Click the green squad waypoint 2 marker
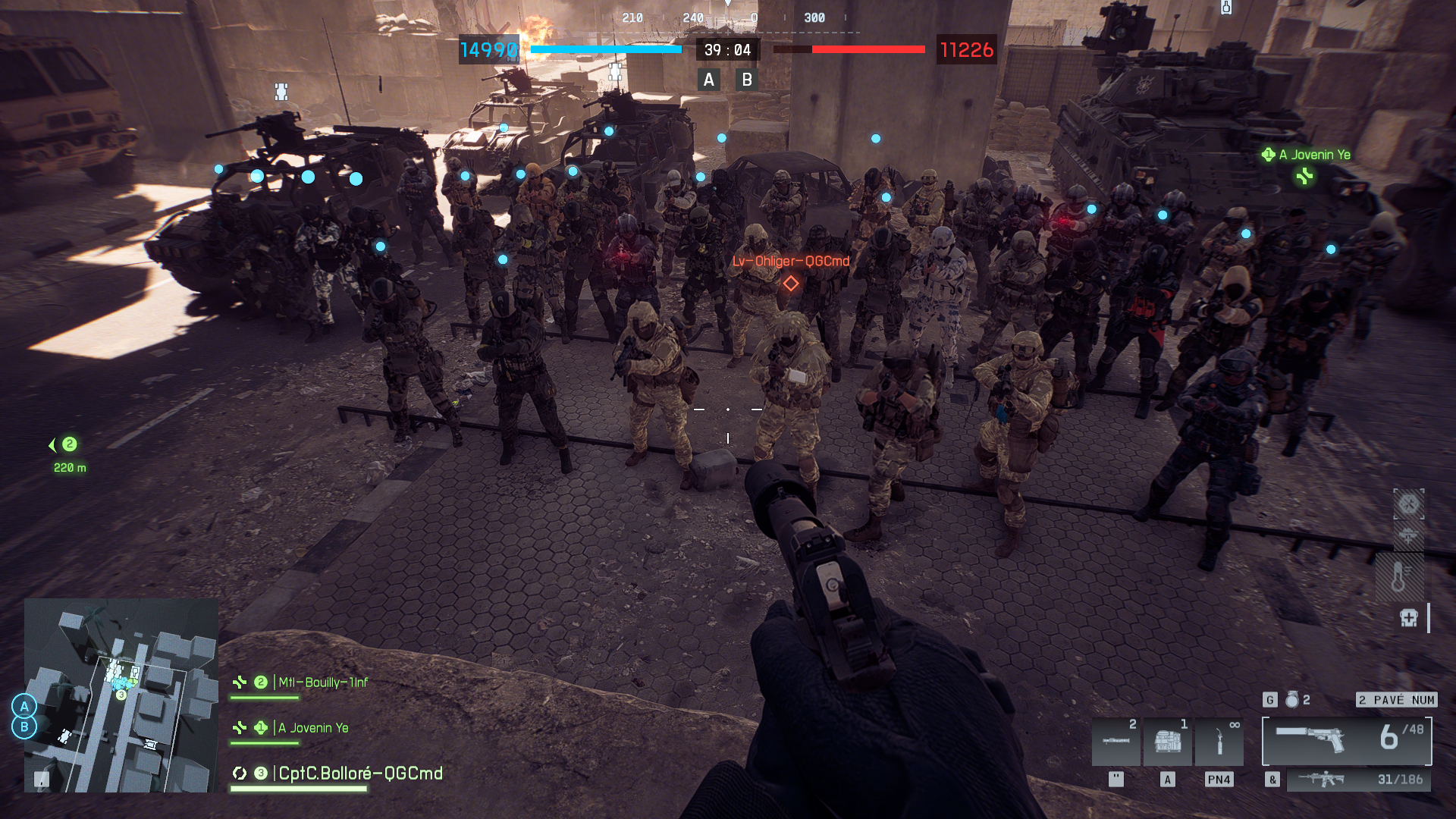Viewport: 1456px width, 819px height. [x=69, y=444]
